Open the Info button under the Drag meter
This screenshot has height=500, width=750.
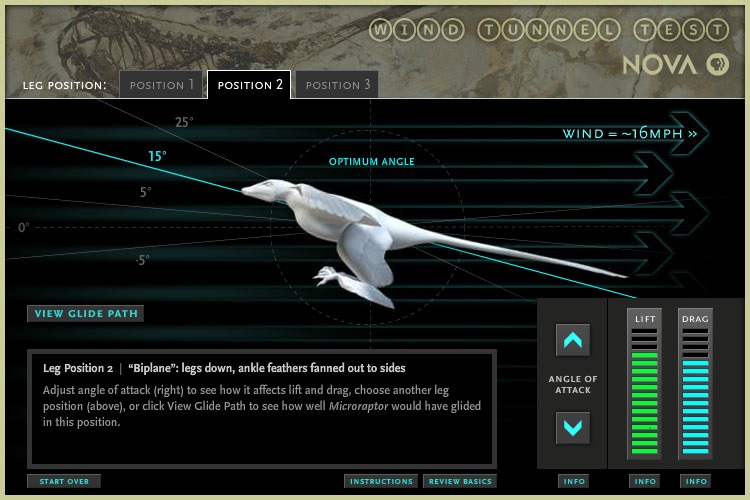point(695,481)
